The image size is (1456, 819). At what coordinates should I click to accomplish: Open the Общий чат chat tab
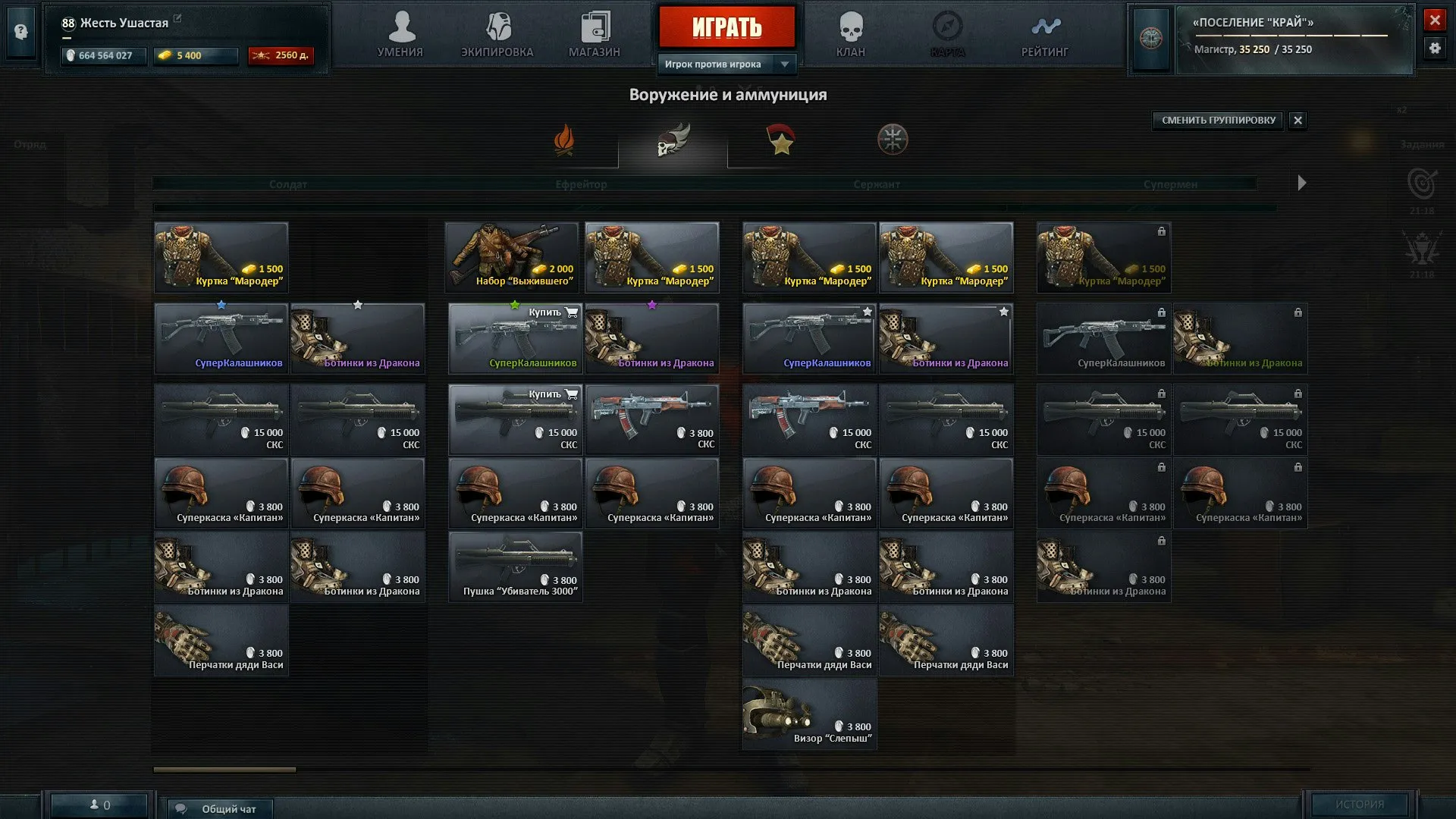coord(220,808)
